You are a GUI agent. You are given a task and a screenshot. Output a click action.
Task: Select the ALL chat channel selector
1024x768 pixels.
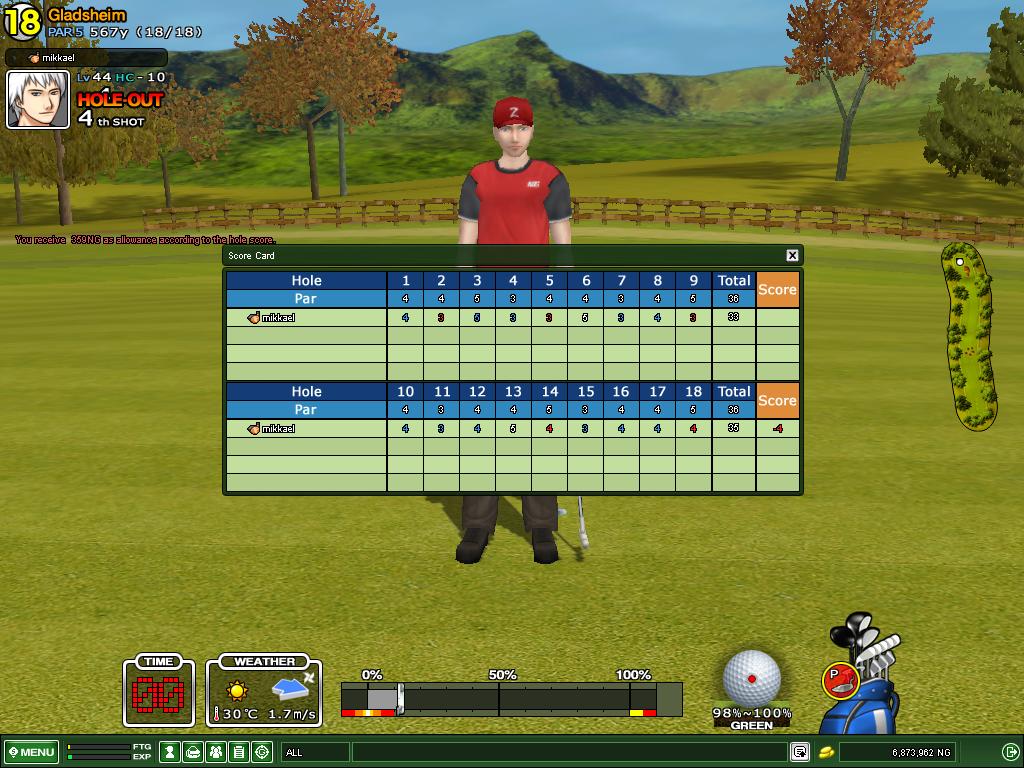[x=315, y=752]
